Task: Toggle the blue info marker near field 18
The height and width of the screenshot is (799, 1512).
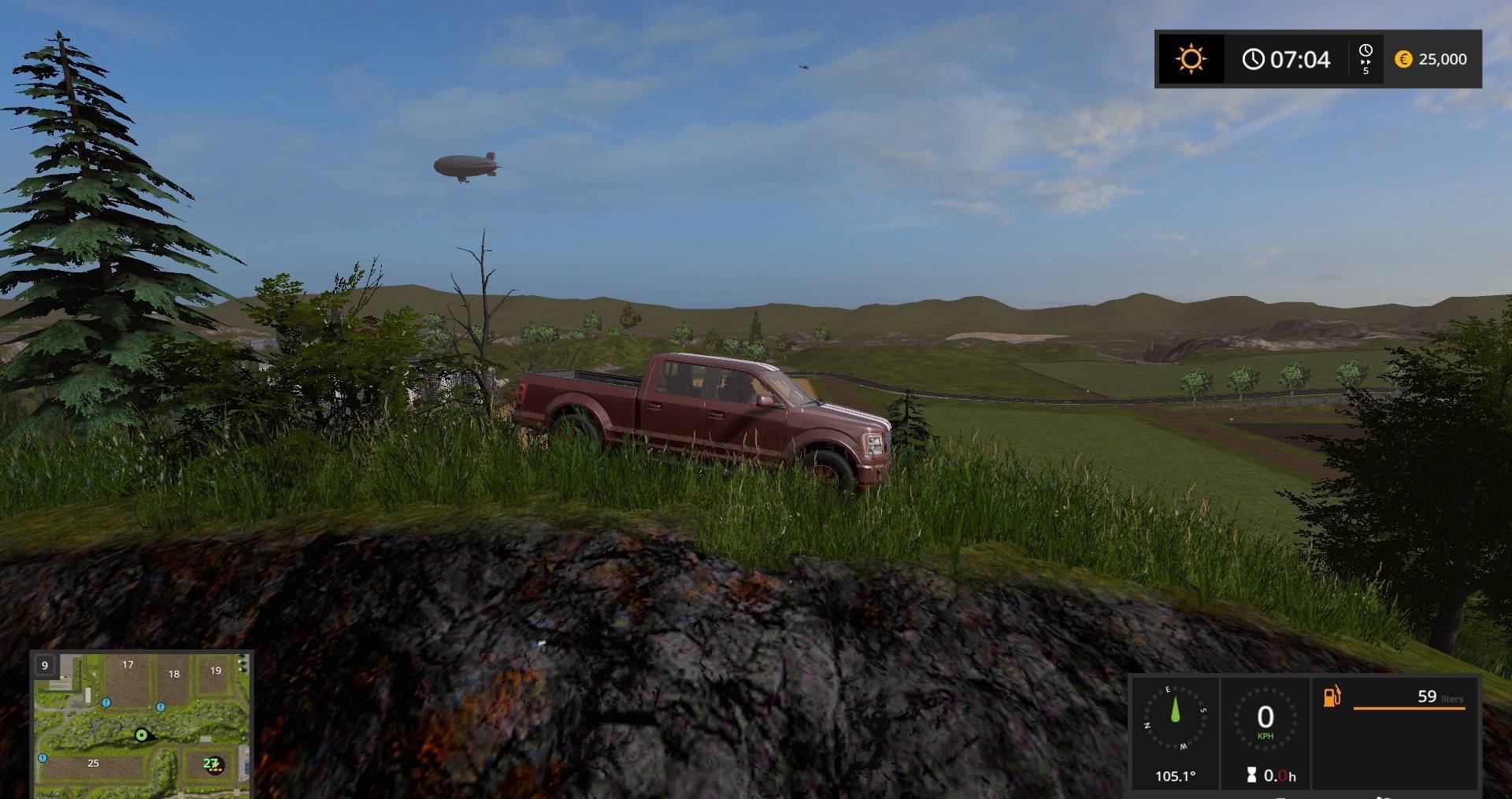Action: 161,707
